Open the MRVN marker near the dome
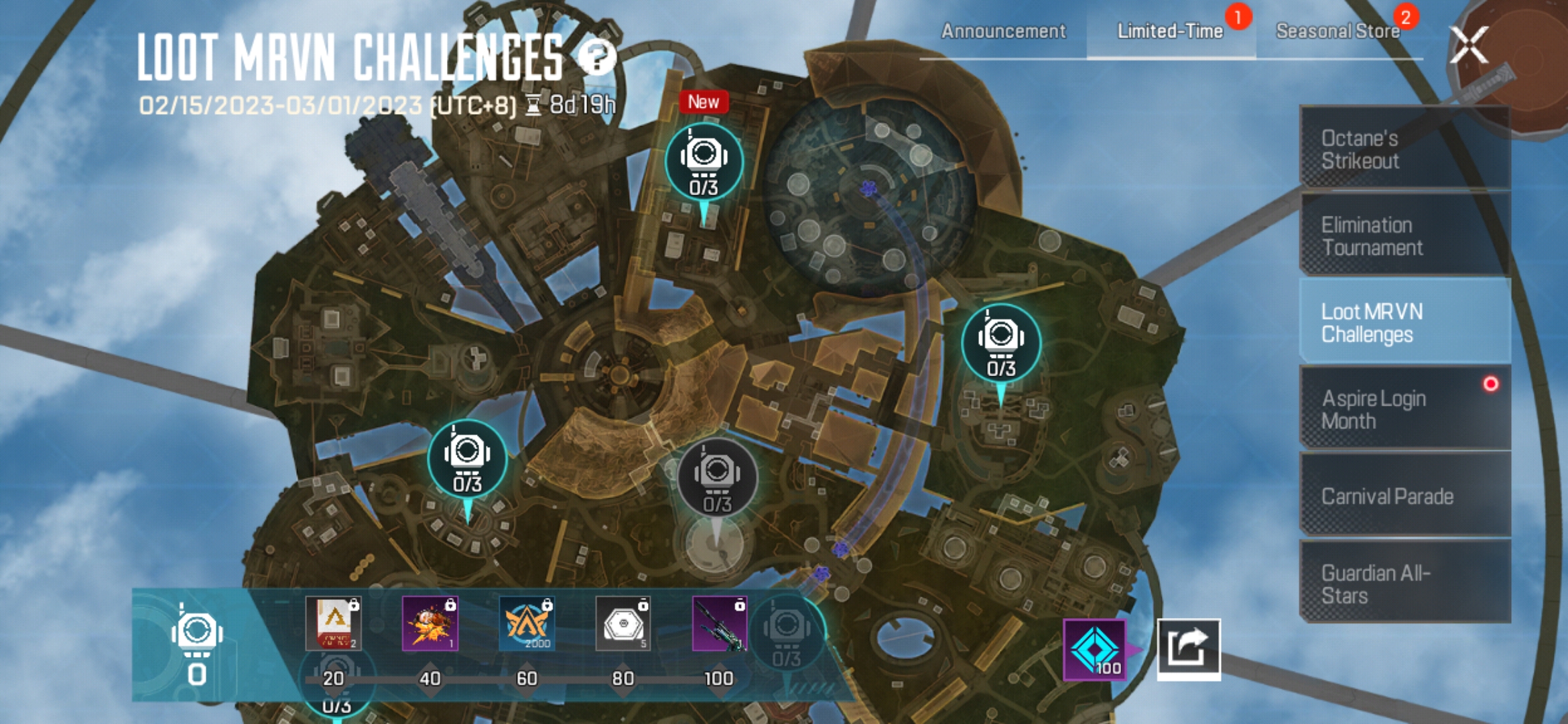The image size is (1568, 724). tap(702, 161)
